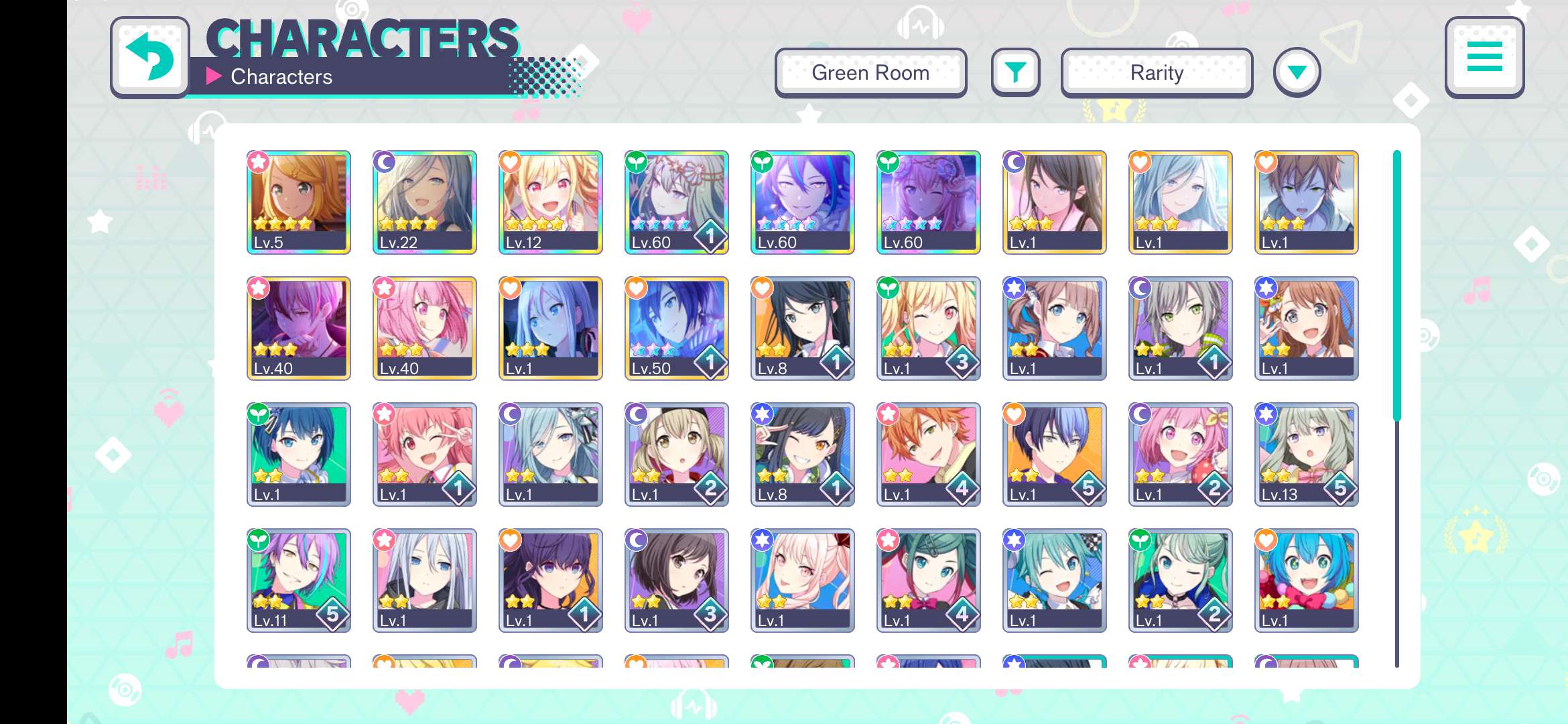The image size is (1568, 724).
Task: Select the winking orange-haired boy card
Action: point(929,454)
